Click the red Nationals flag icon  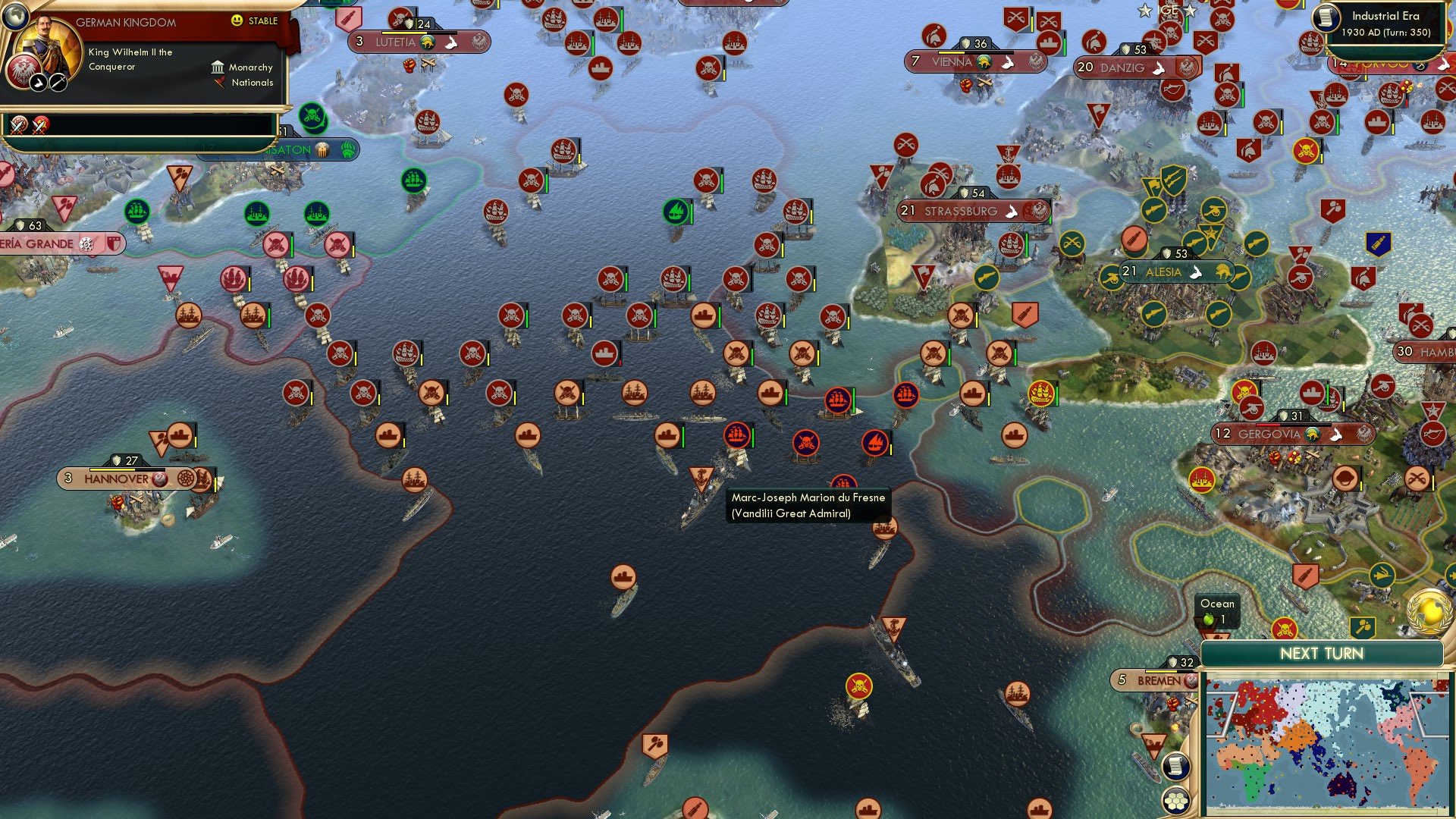point(221,83)
